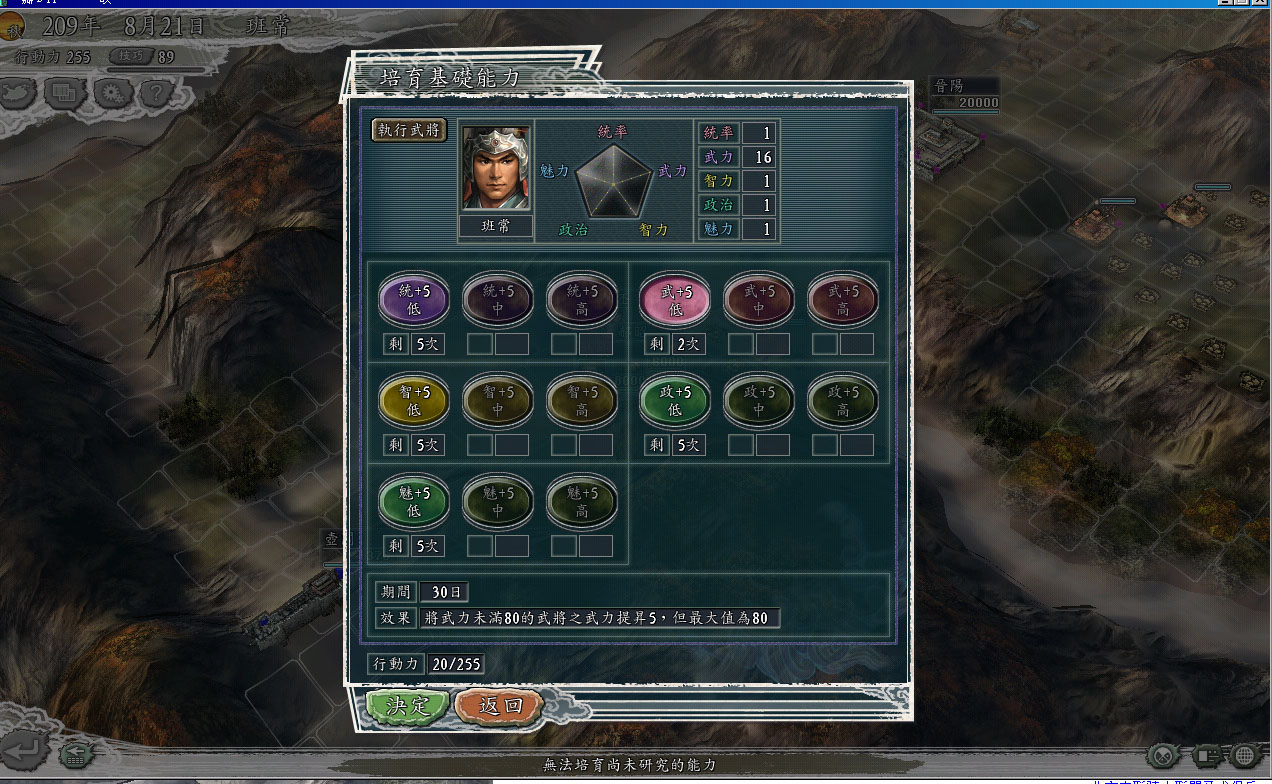Click officer 班常's portrait
The image size is (1272, 784).
point(496,168)
